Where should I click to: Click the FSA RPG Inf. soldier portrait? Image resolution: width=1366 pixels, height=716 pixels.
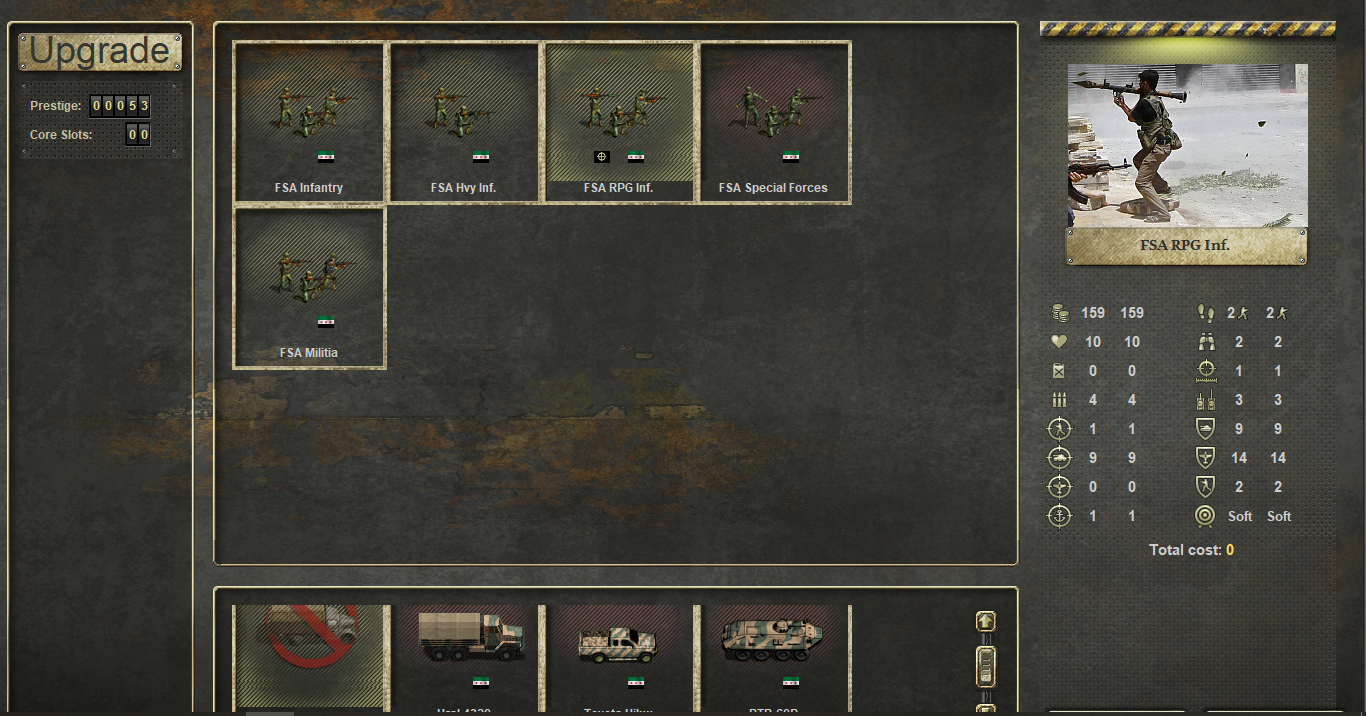1187,146
